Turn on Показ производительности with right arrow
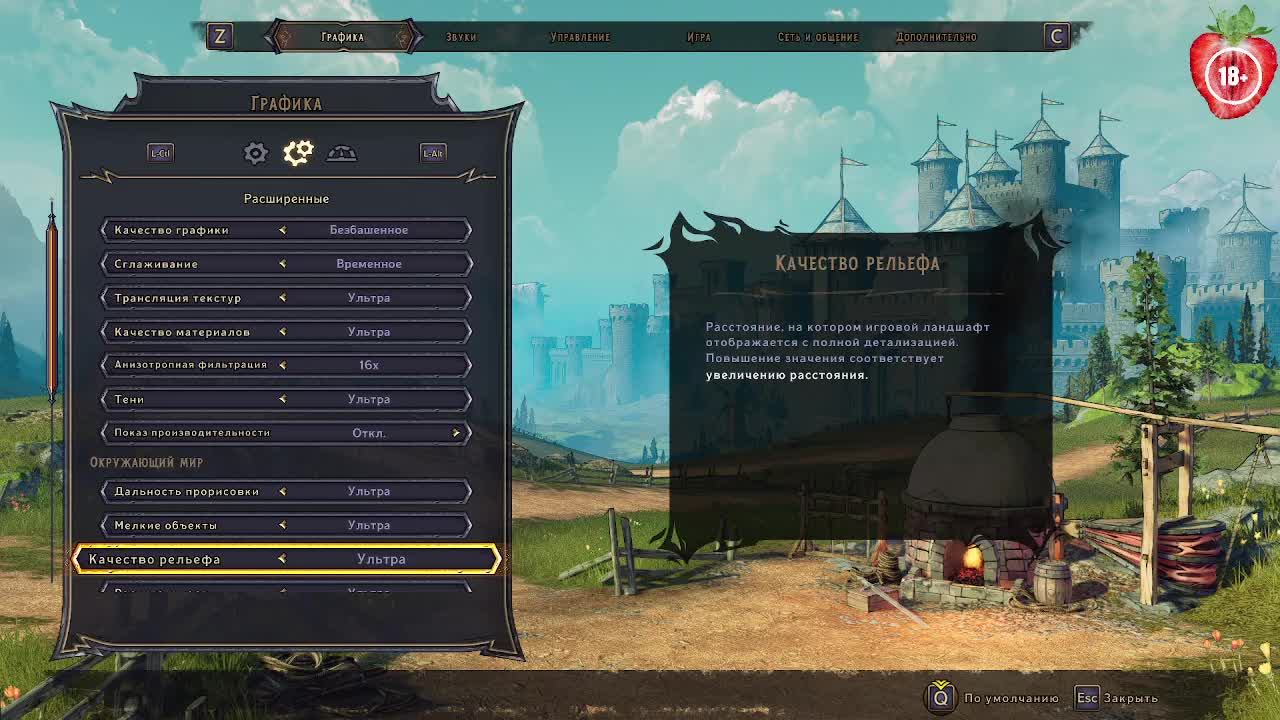 click(456, 433)
